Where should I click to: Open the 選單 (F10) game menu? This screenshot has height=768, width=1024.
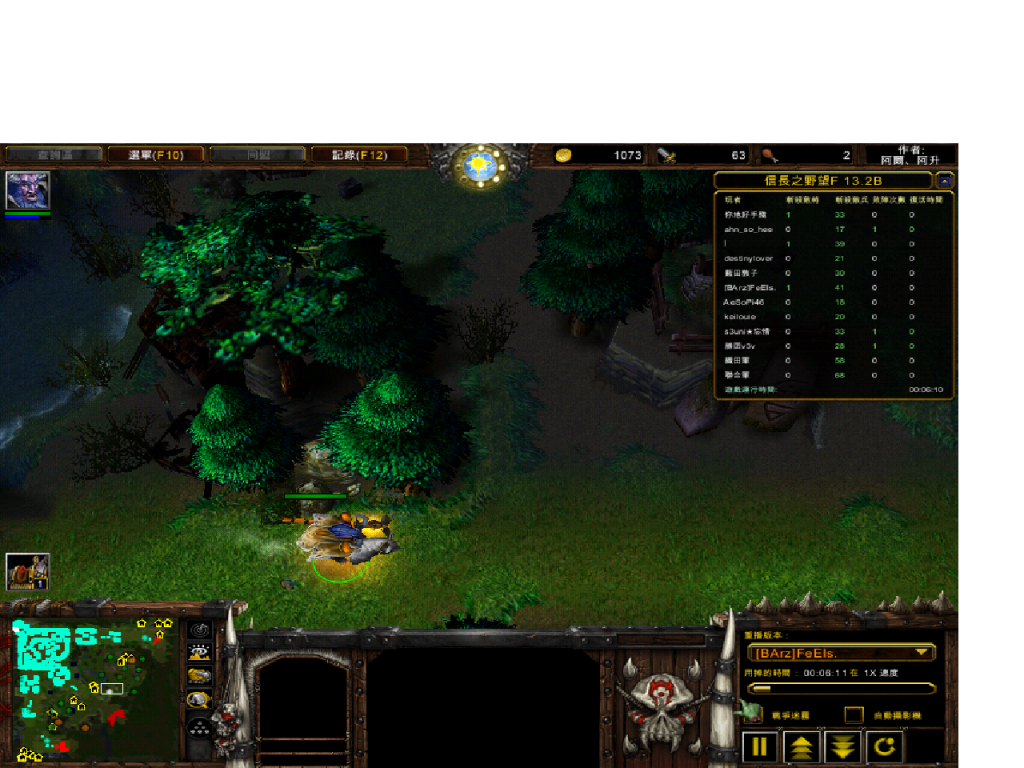click(156, 155)
